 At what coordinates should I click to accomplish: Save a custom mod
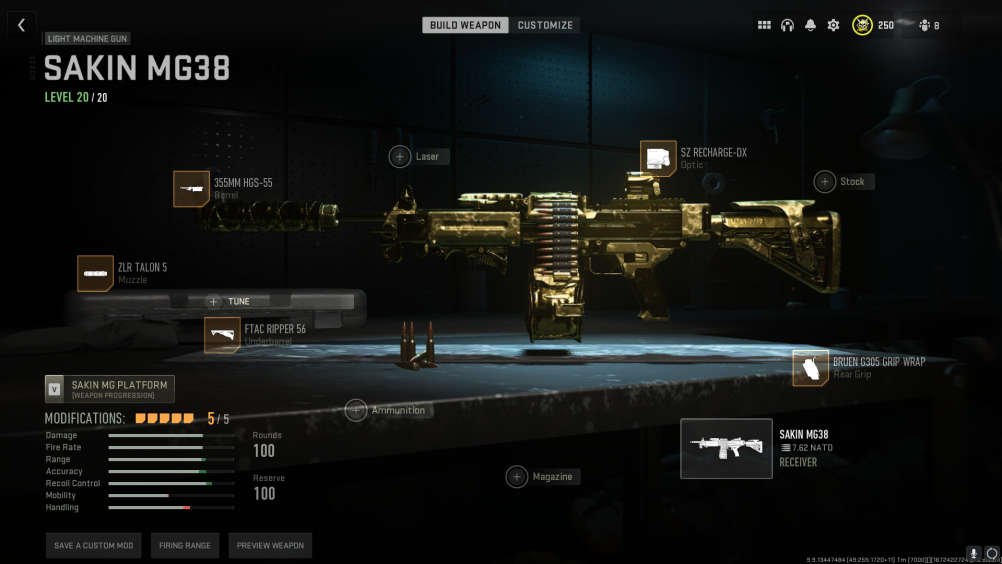click(93, 545)
